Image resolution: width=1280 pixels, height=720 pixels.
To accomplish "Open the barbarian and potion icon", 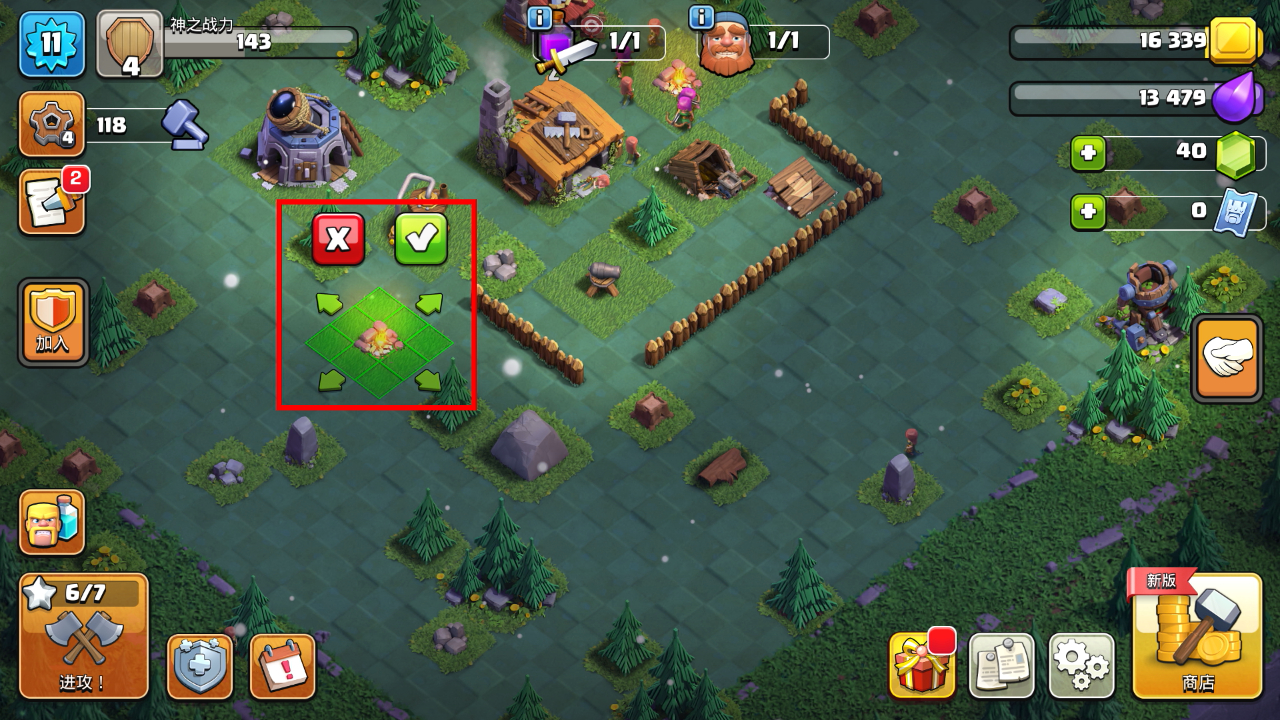I will click(x=52, y=522).
